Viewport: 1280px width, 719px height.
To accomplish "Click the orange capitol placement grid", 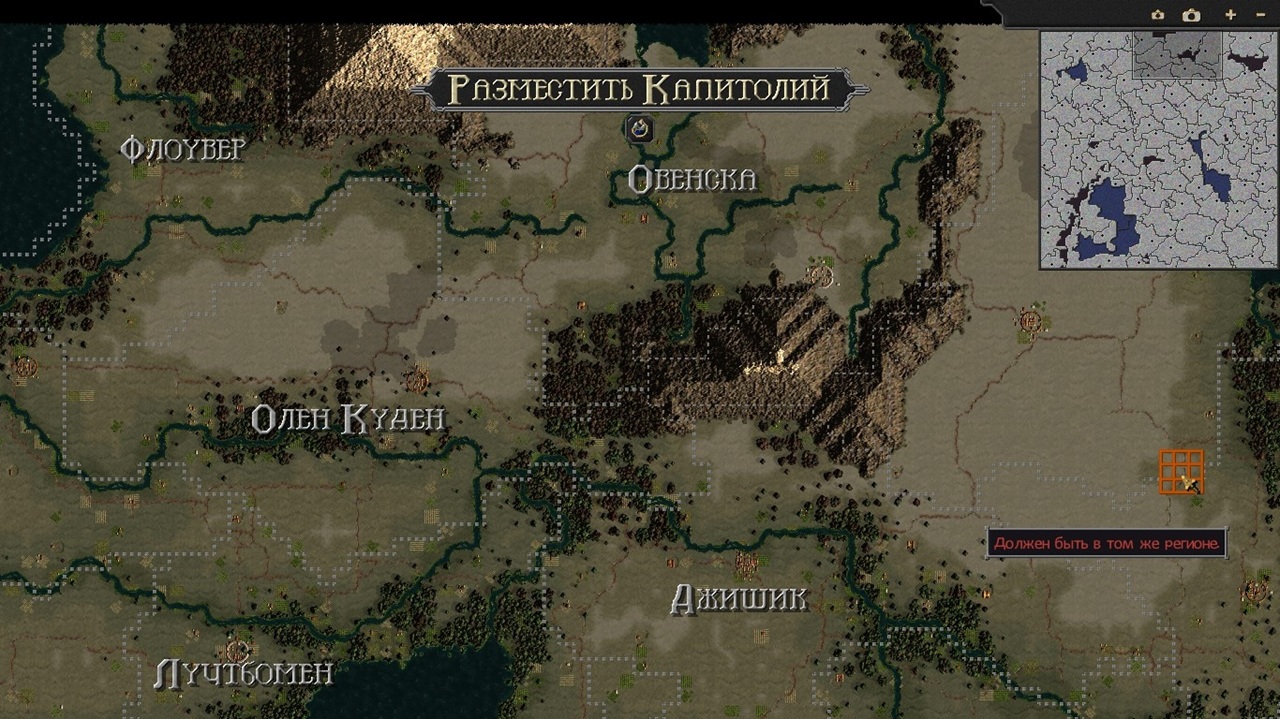I will (1181, 472).
